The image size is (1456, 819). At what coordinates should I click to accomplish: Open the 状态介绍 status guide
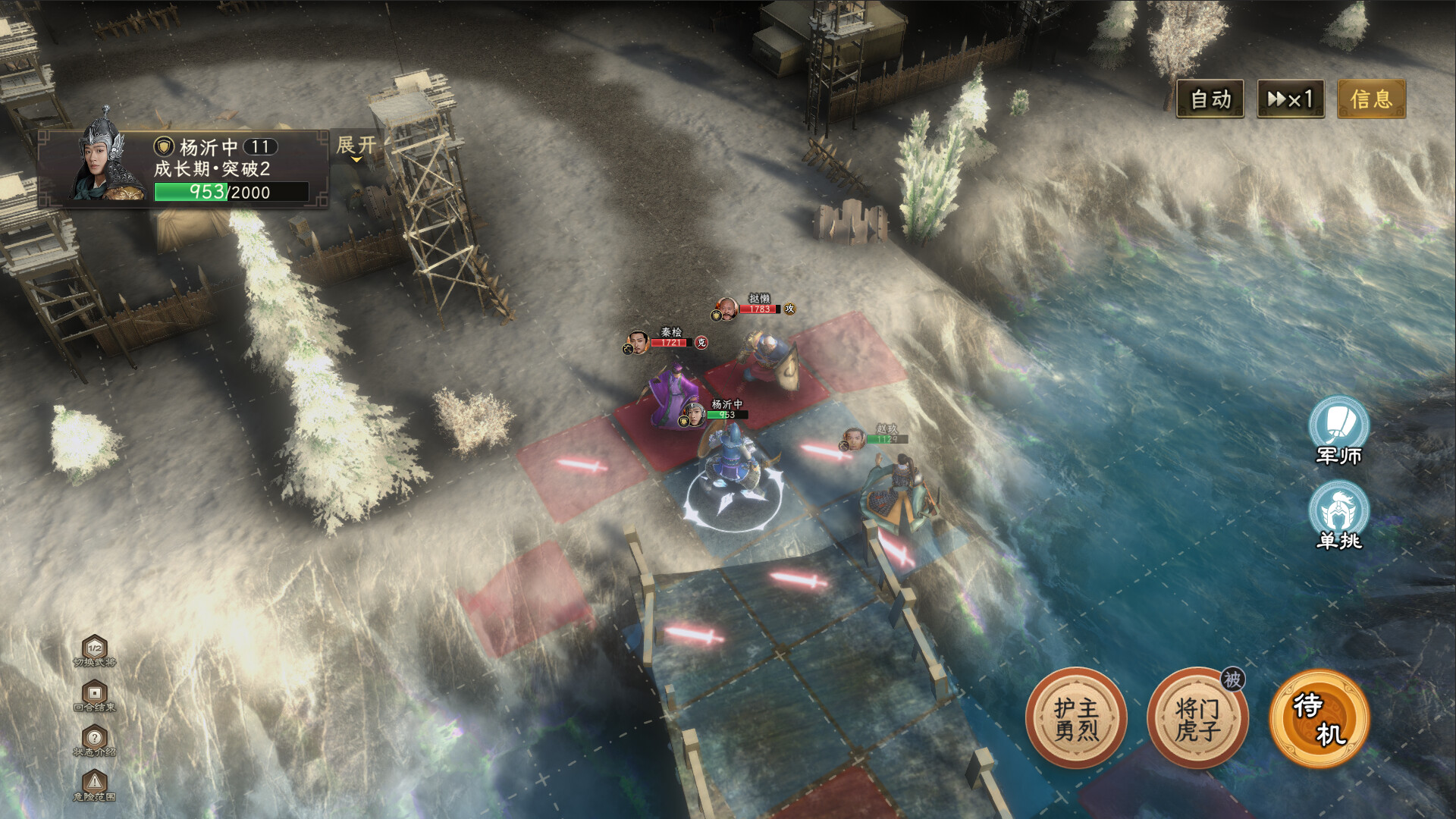(95, 740)
